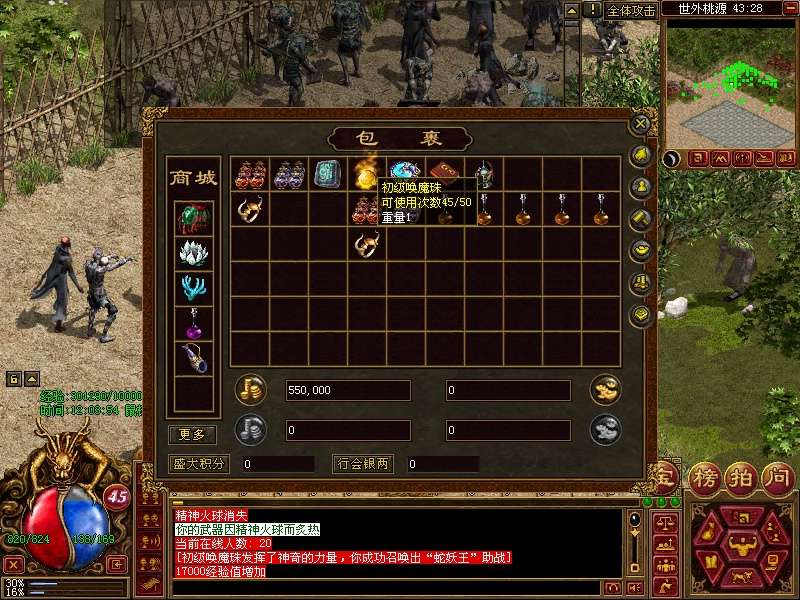Screen dimensions: 800x600
Task: Open the 拍 auction button
Action: [739, 475]
